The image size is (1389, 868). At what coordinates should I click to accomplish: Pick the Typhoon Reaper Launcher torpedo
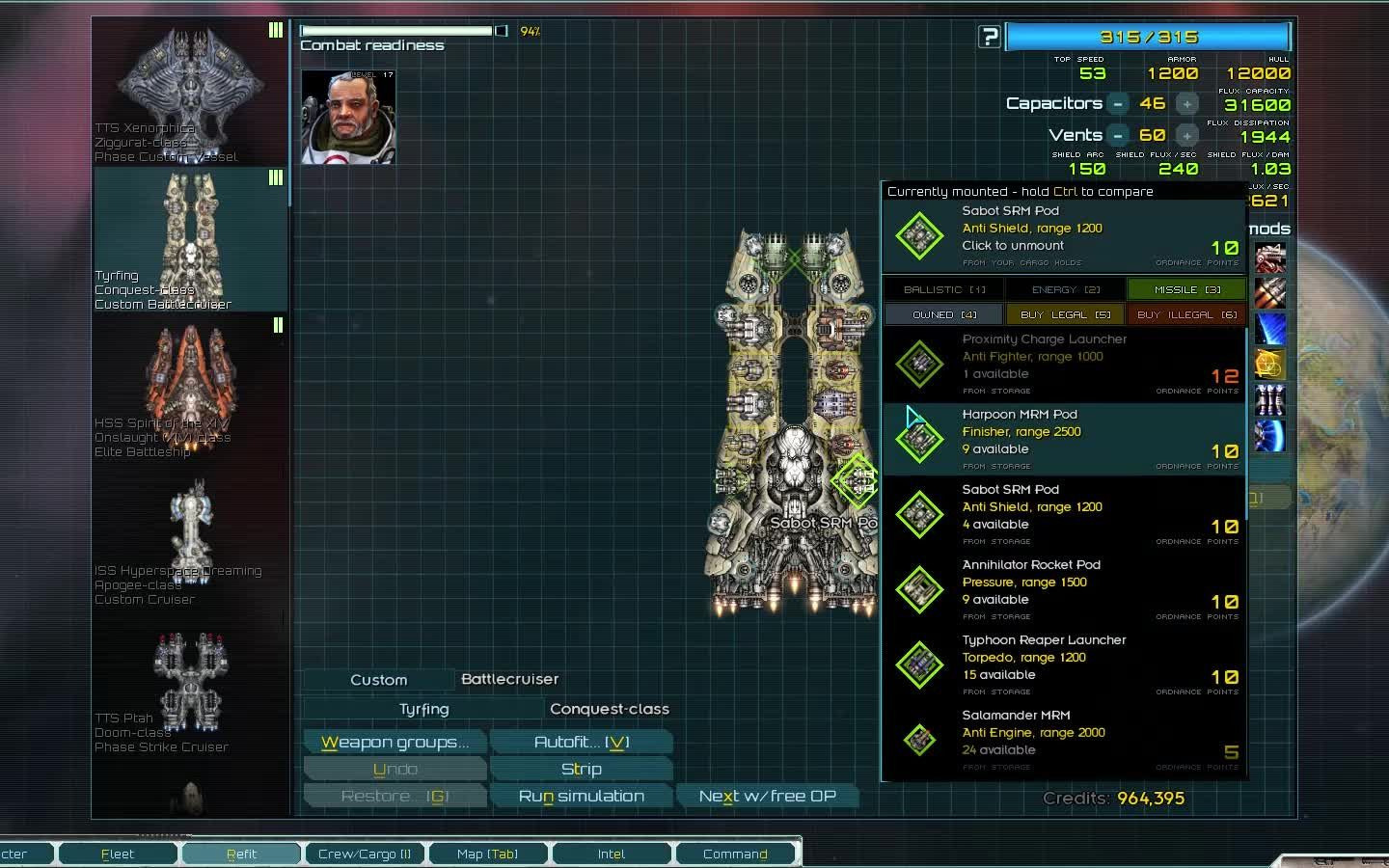tap(1061, 664)
